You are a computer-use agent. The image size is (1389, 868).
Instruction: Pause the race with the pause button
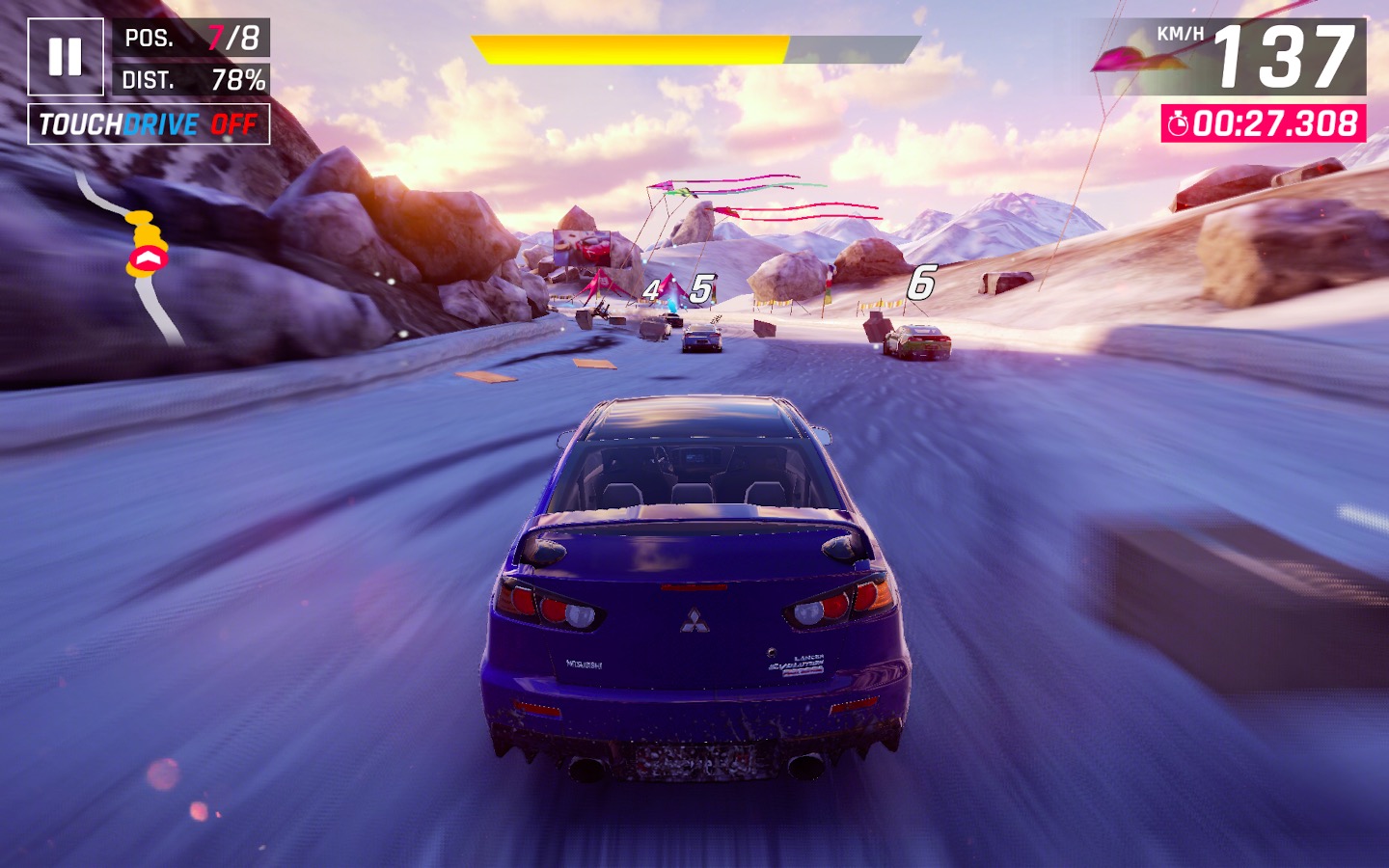tap(66, 57)
